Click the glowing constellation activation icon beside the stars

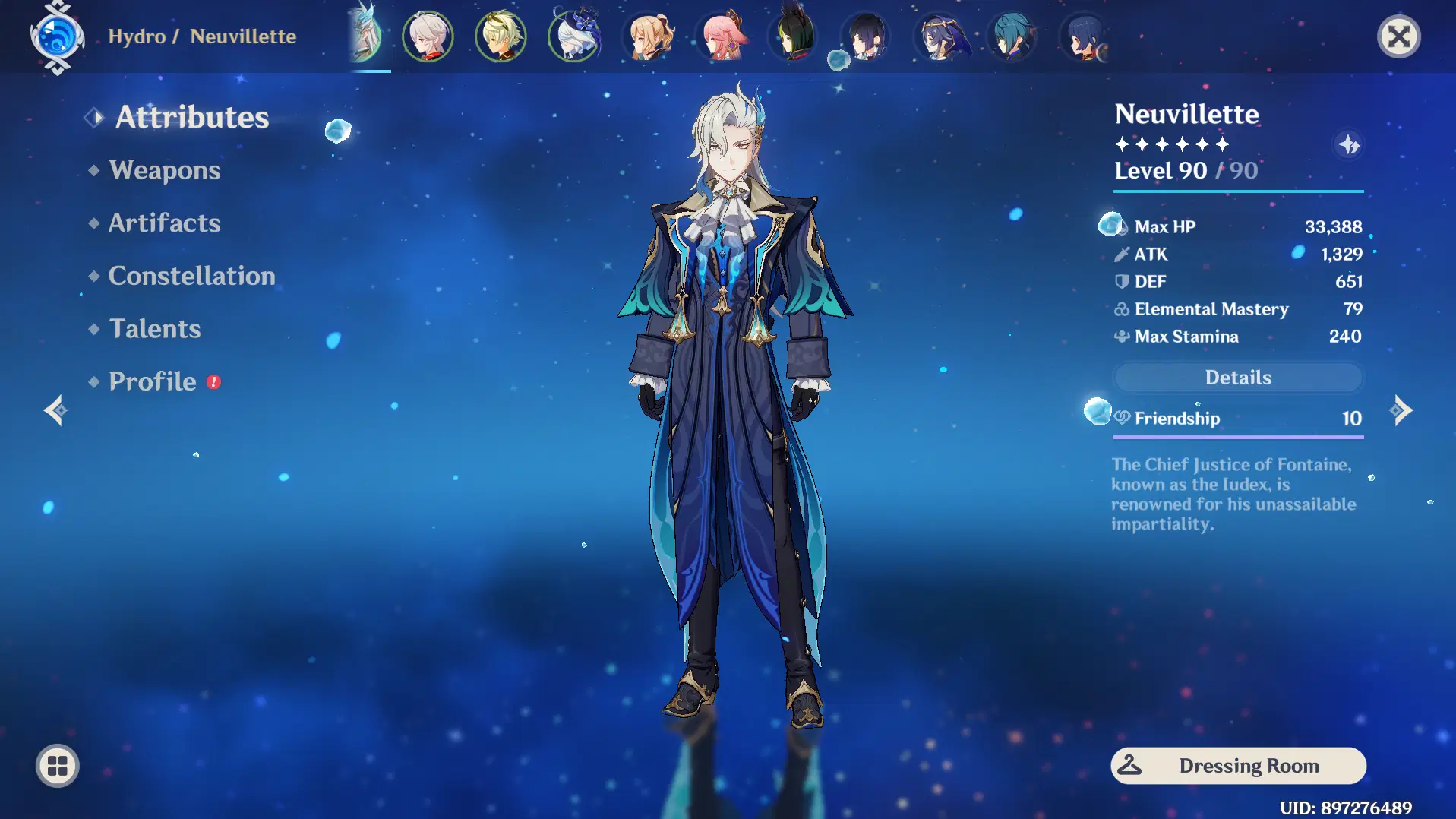1350,145
